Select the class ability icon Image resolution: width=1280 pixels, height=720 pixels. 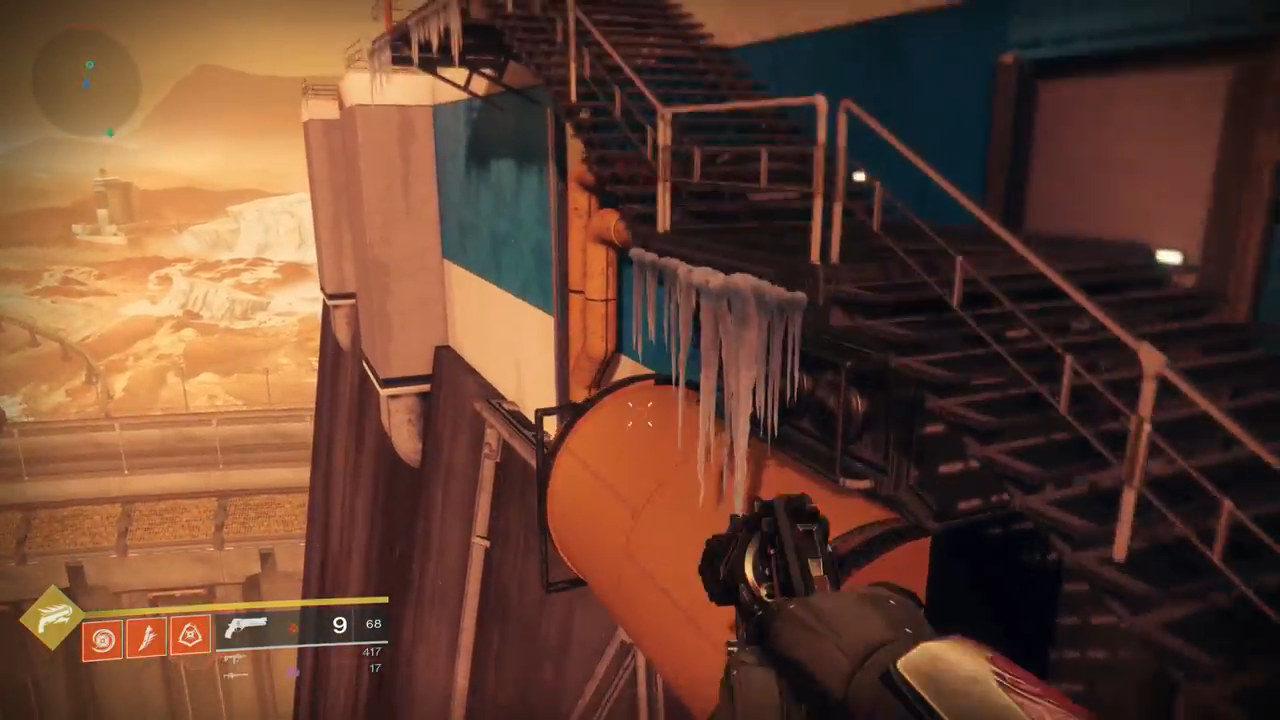(x=190, y=635)
